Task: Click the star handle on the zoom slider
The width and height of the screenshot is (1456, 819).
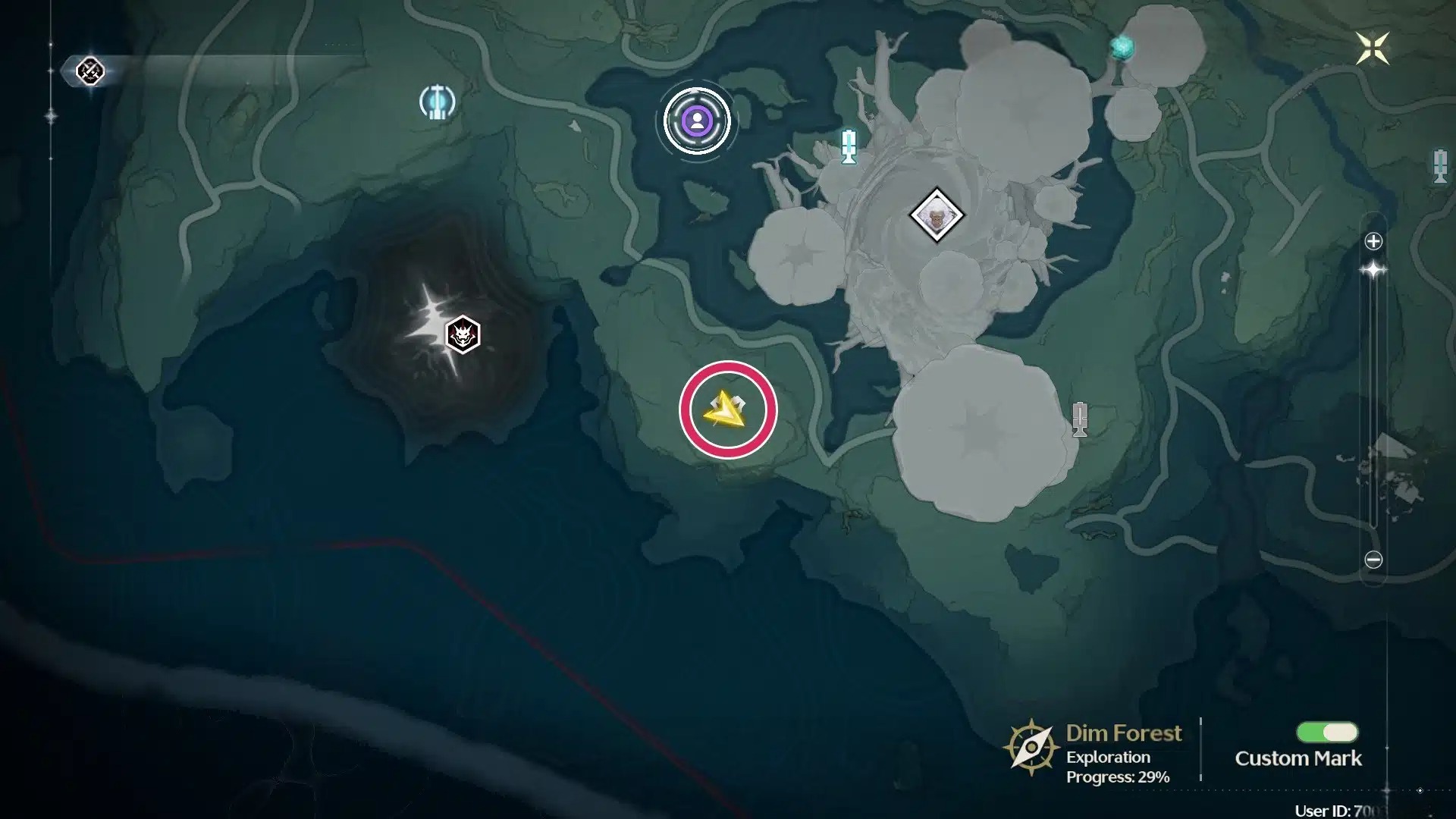Action: pyautogui.click(x=1373, y=270)
